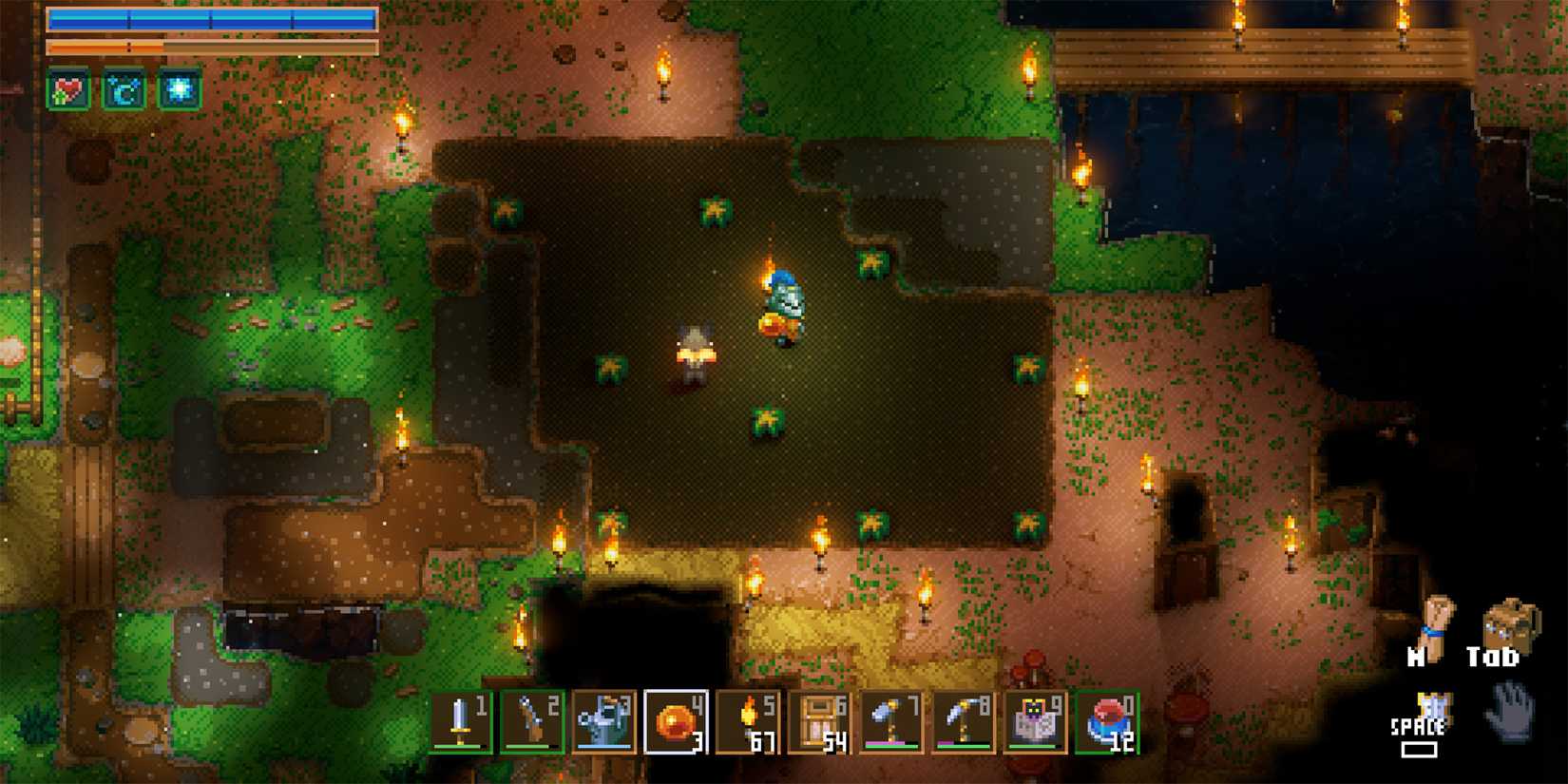Select the watering can in hotbar slot 3

603,722
